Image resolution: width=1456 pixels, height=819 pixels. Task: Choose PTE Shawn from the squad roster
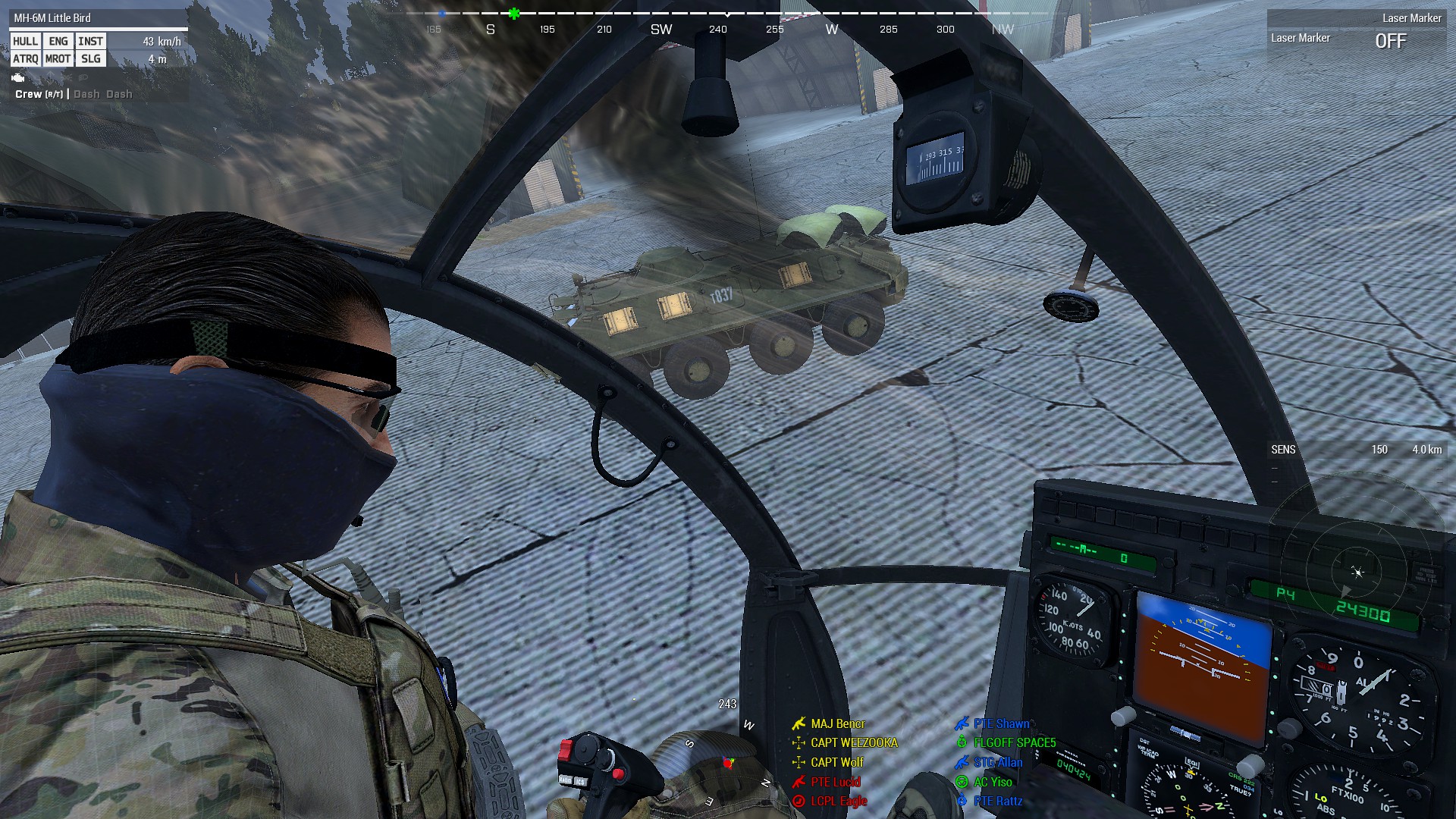point(1001,724)
